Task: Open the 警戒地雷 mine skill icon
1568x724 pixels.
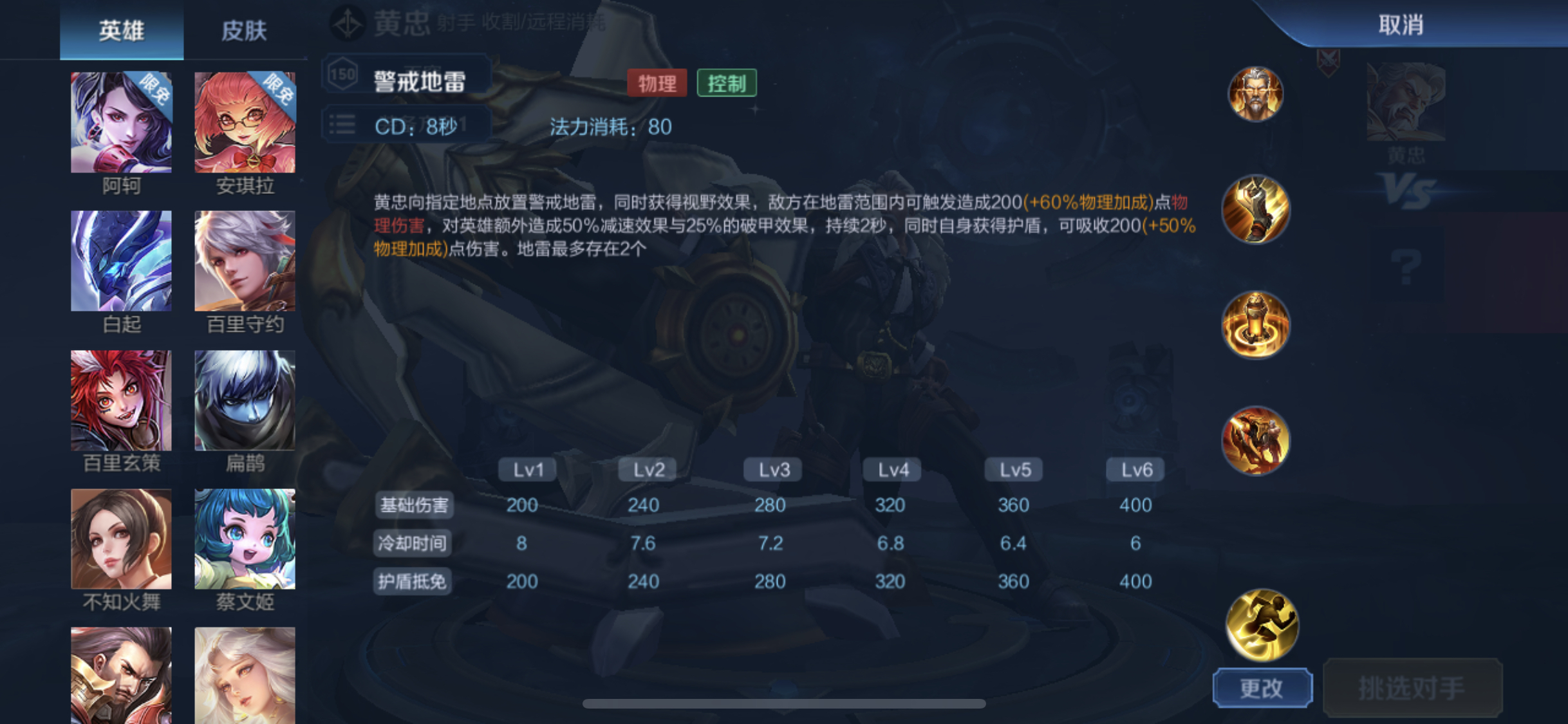Action: [1255, 325]
